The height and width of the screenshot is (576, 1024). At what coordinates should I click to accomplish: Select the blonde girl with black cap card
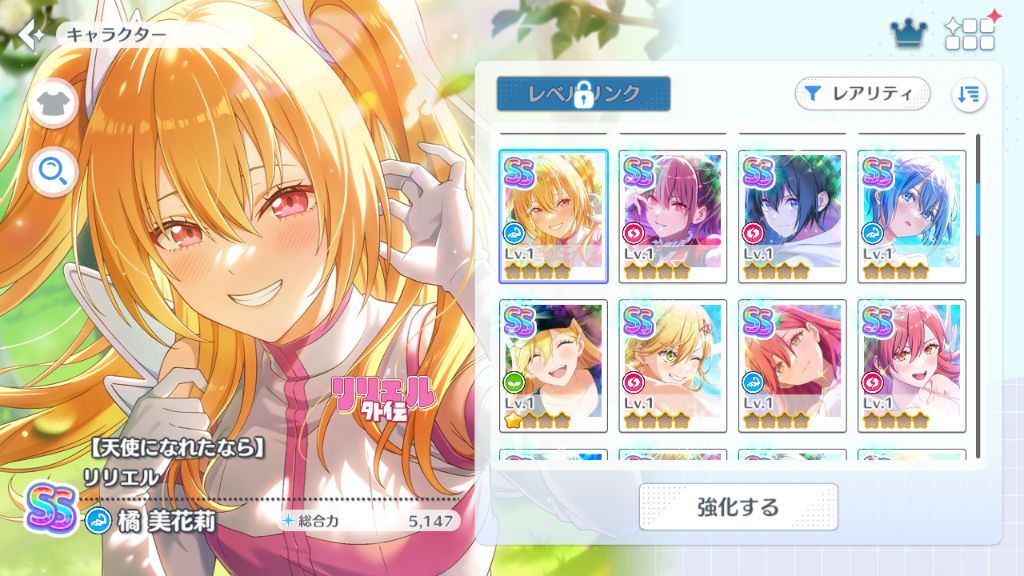[x=553, y=365]
